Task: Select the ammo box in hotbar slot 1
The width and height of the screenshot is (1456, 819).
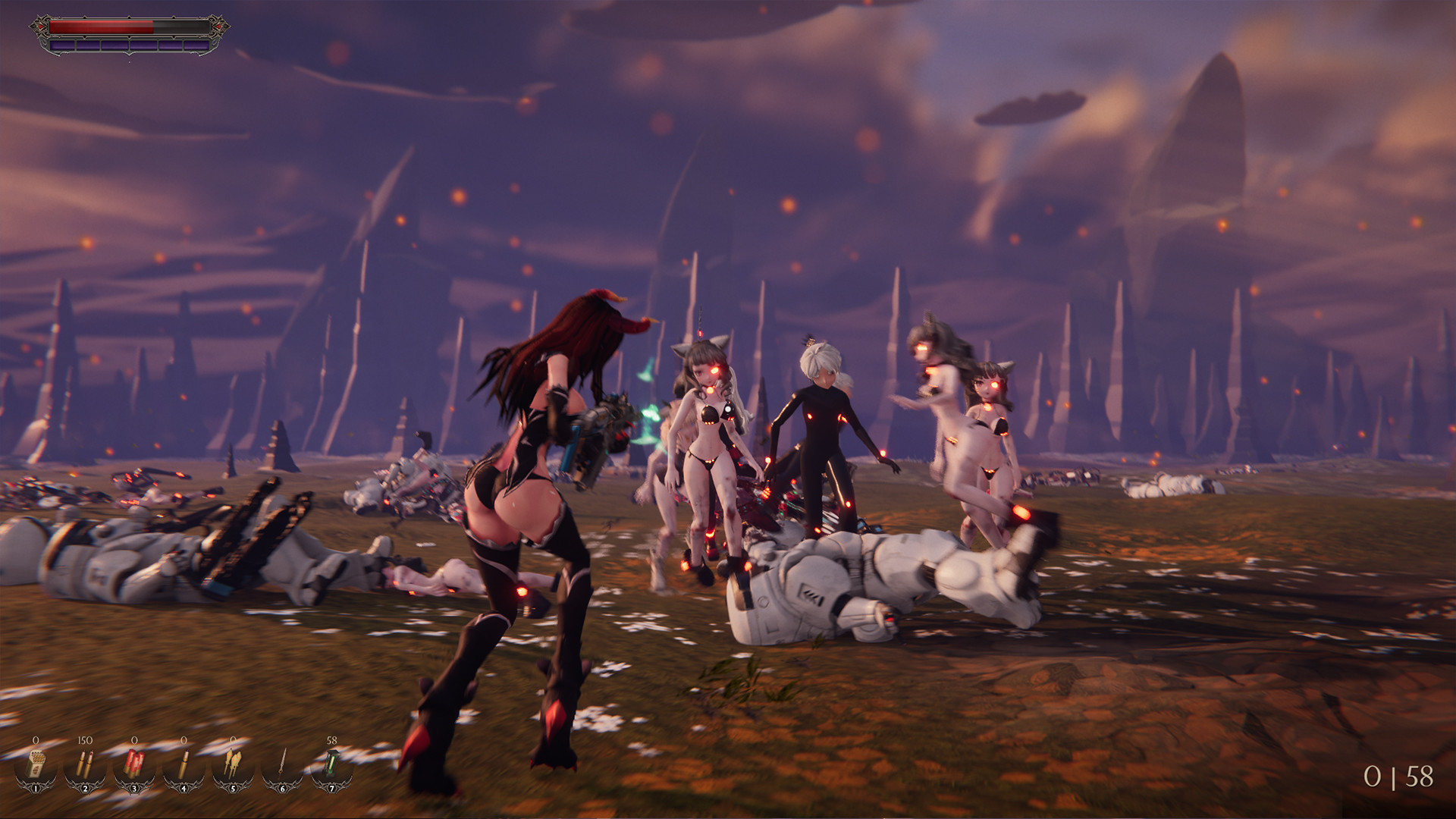Action: (x=35, y=764)
